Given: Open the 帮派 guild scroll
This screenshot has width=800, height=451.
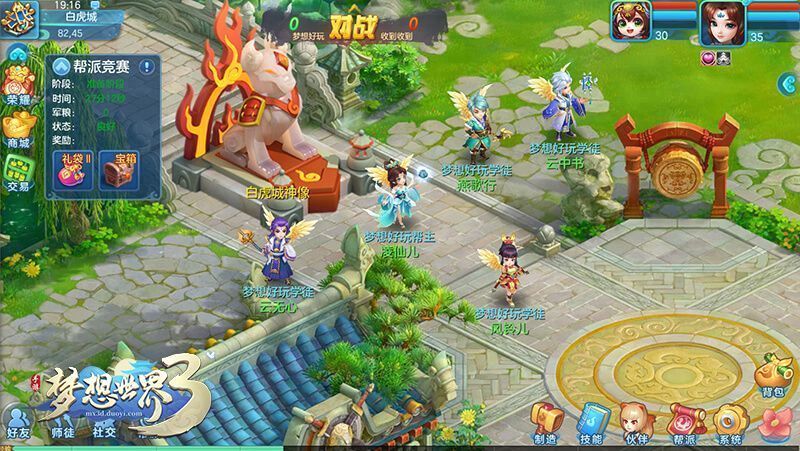Looking at the screenshot, I should click(x=683, y=421).
